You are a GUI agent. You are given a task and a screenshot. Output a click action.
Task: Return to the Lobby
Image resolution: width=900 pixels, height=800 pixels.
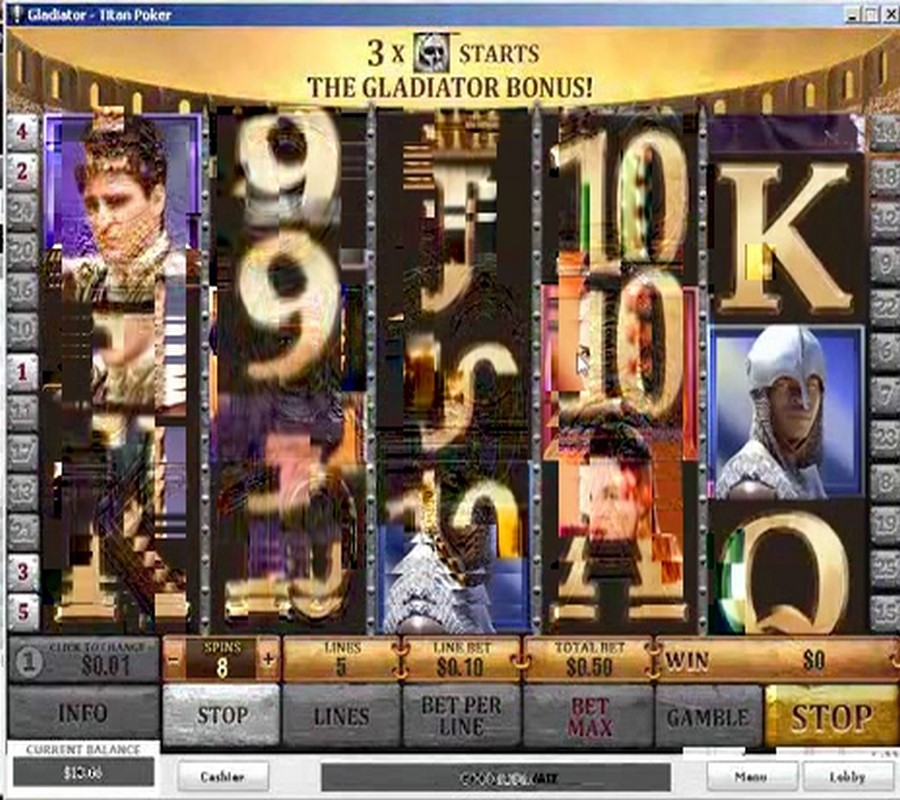click(x=847, y=776)
